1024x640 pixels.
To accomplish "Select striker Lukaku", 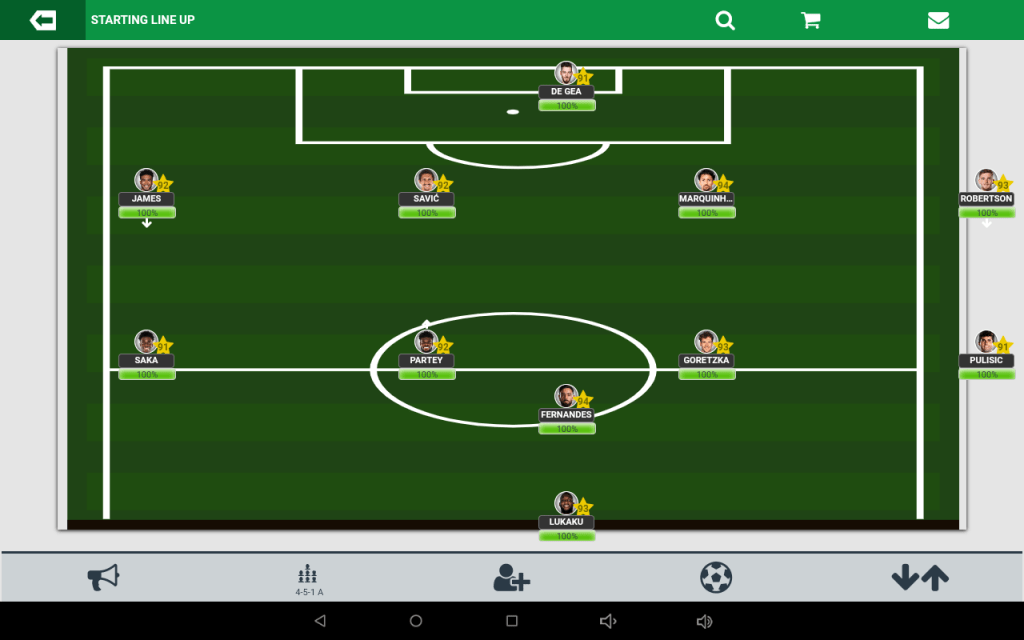I will pyautogui.click(x=567, y=507).
